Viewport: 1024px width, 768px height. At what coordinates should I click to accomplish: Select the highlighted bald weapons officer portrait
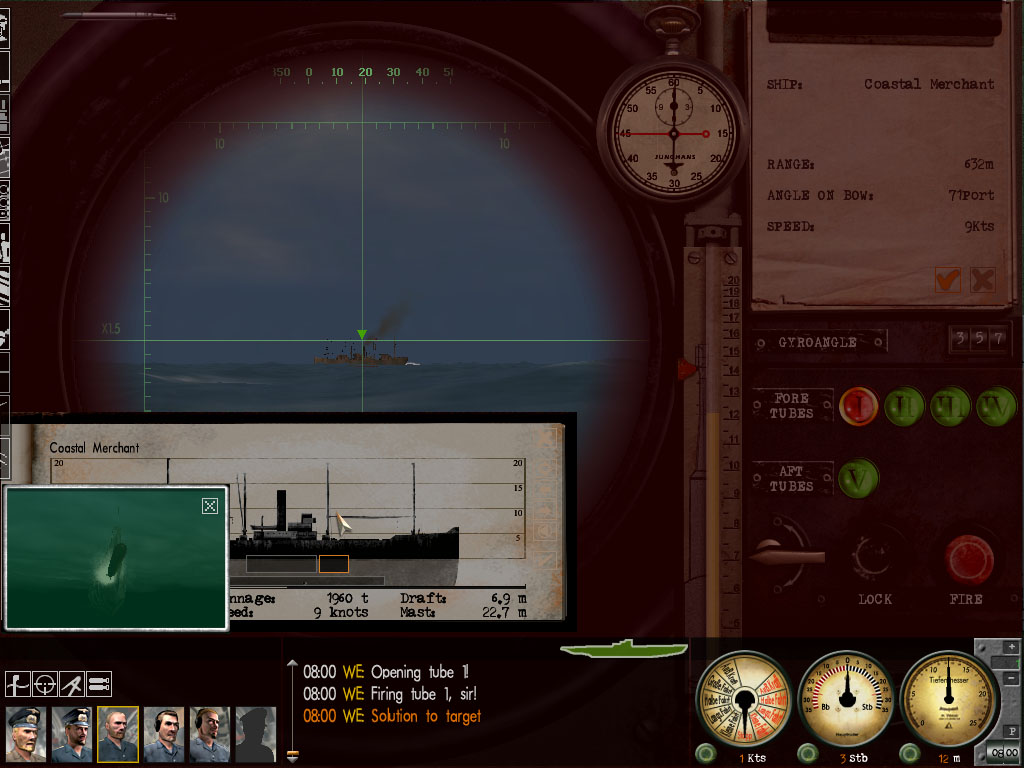click(x=118, y=735)
